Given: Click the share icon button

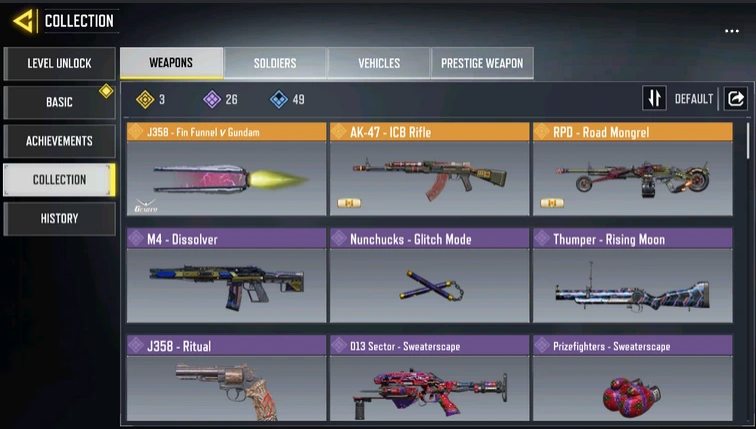Looking at the screenshot, I should 735,98.
